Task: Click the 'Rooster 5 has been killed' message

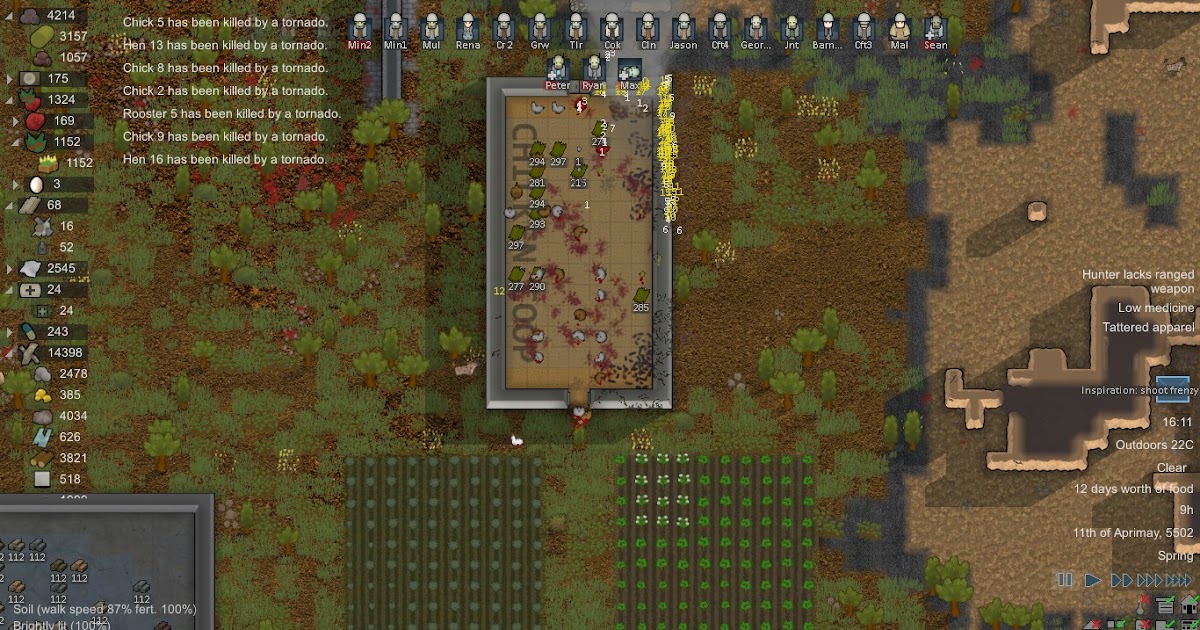Action: [x=231, y=114]
